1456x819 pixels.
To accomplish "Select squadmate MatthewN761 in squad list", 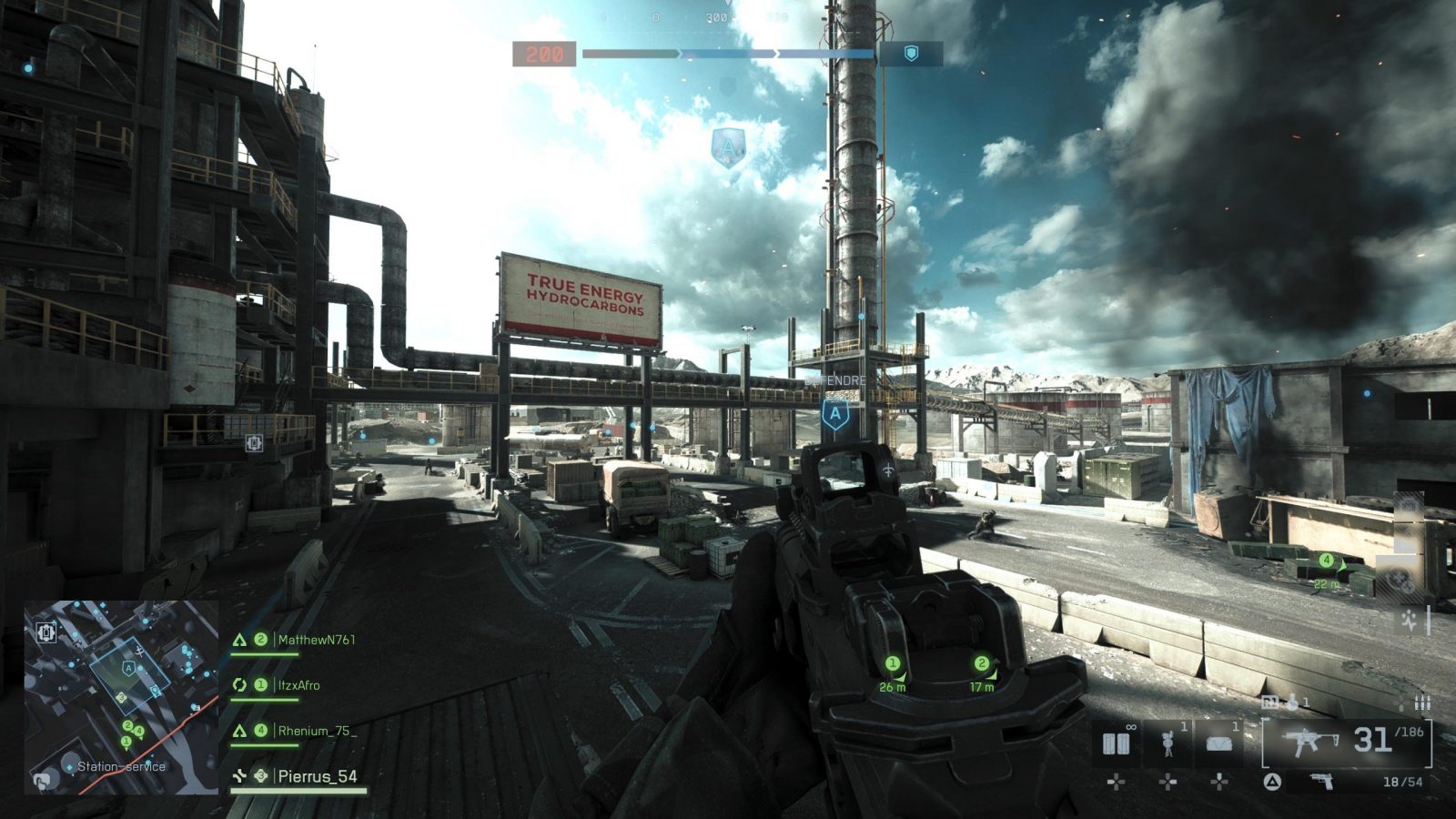I will [315, 640].
